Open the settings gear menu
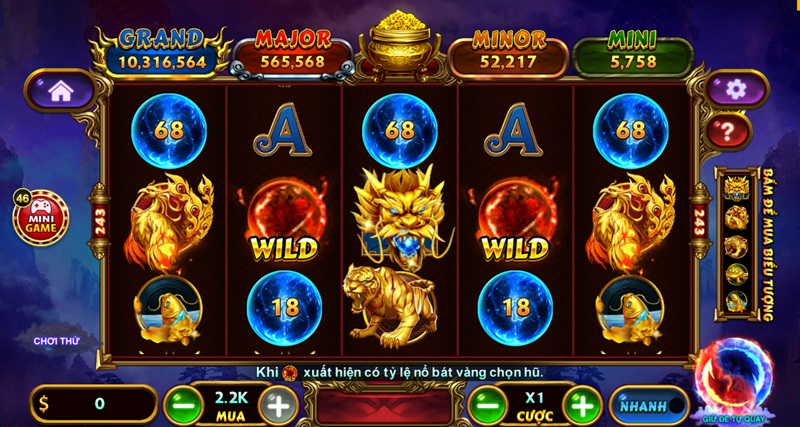Screen dimensions: 800x427 click(x=737, y=89)
